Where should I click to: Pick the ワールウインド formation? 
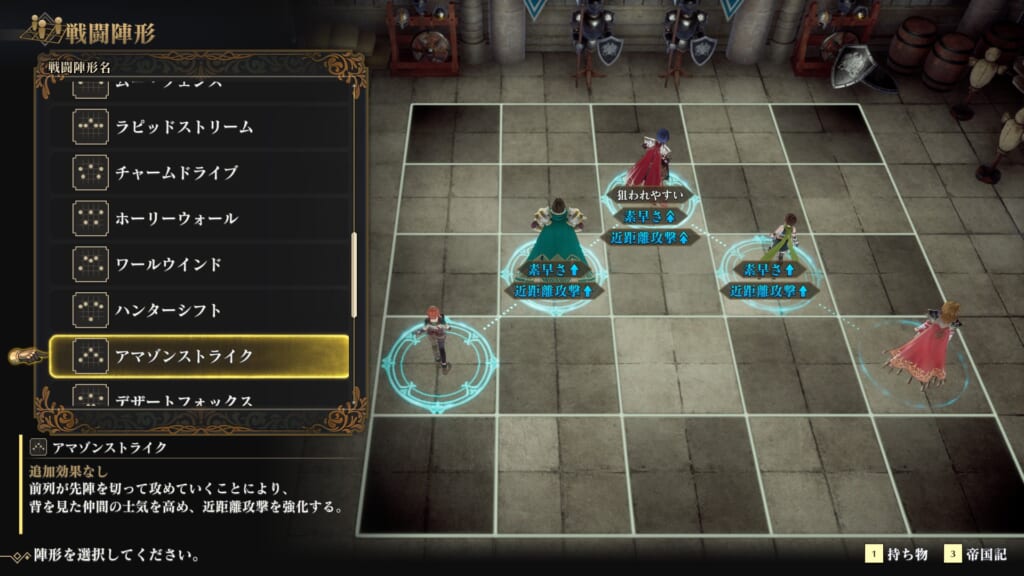[x=198, y=264]
